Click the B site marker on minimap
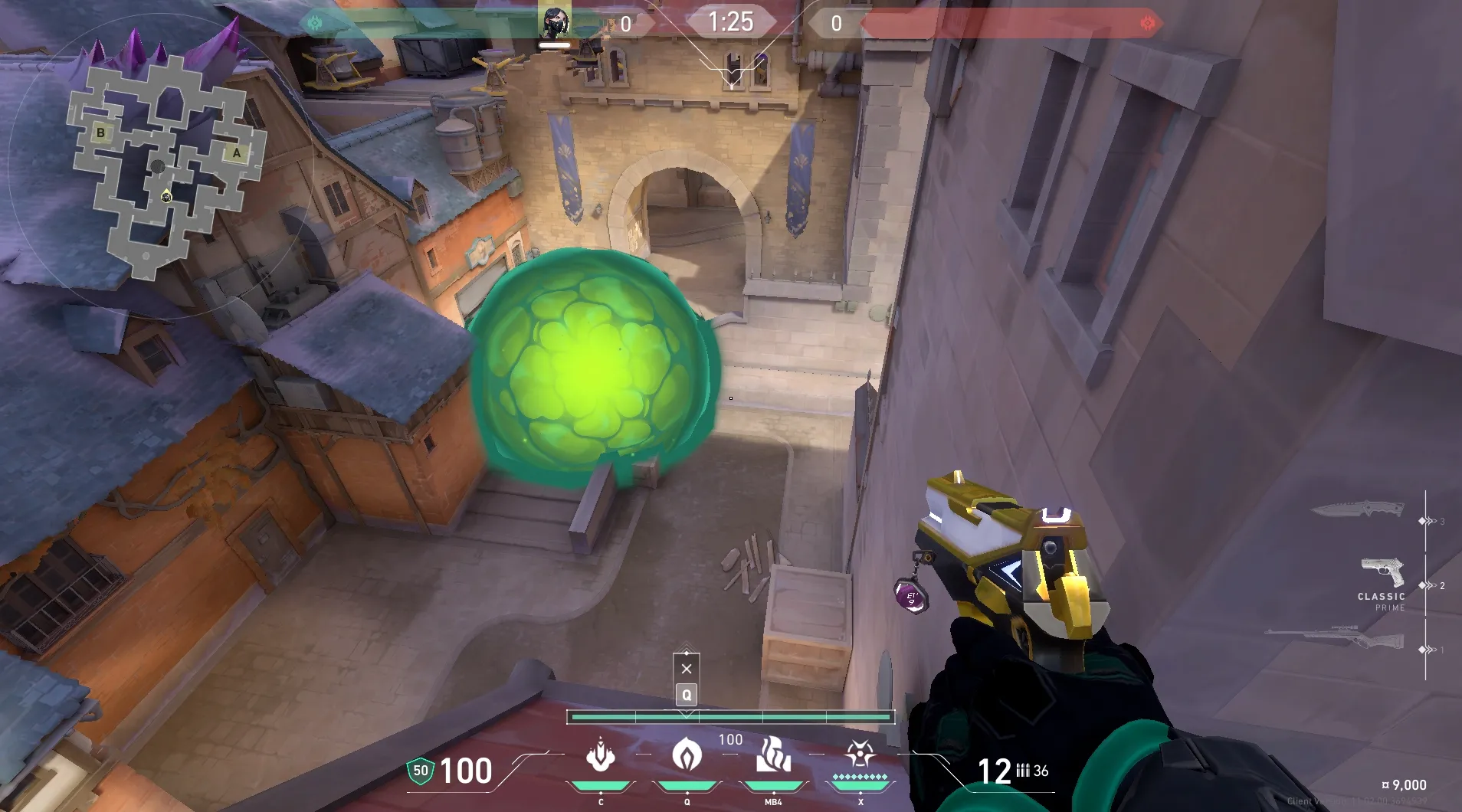The width and height of the screenshot is (1462, 812). (x=100, y=133)
